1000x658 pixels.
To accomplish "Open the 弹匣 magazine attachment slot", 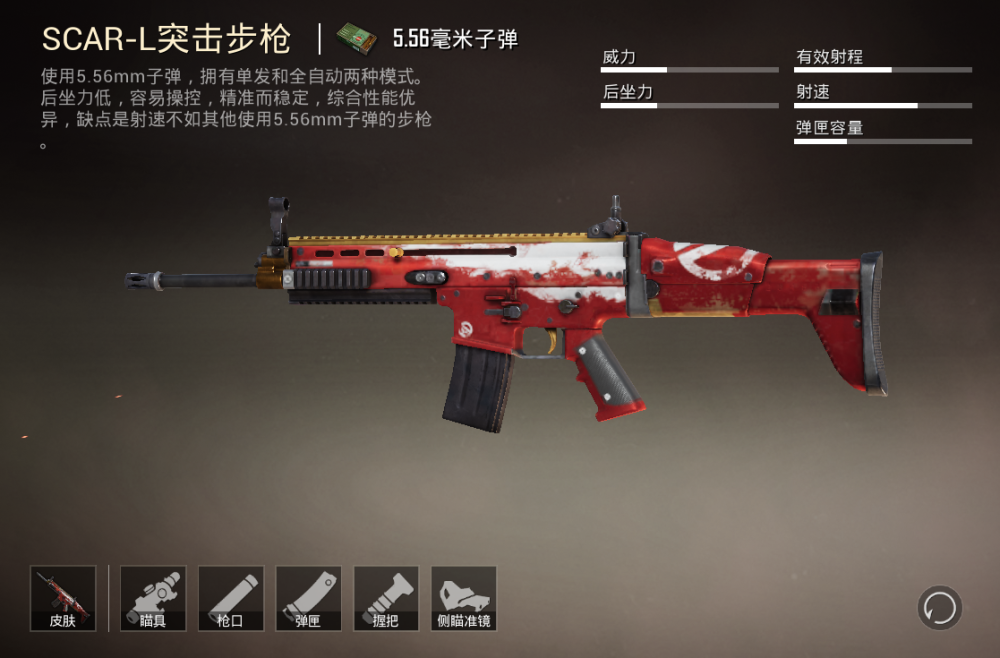I will (x=309, y=598).
